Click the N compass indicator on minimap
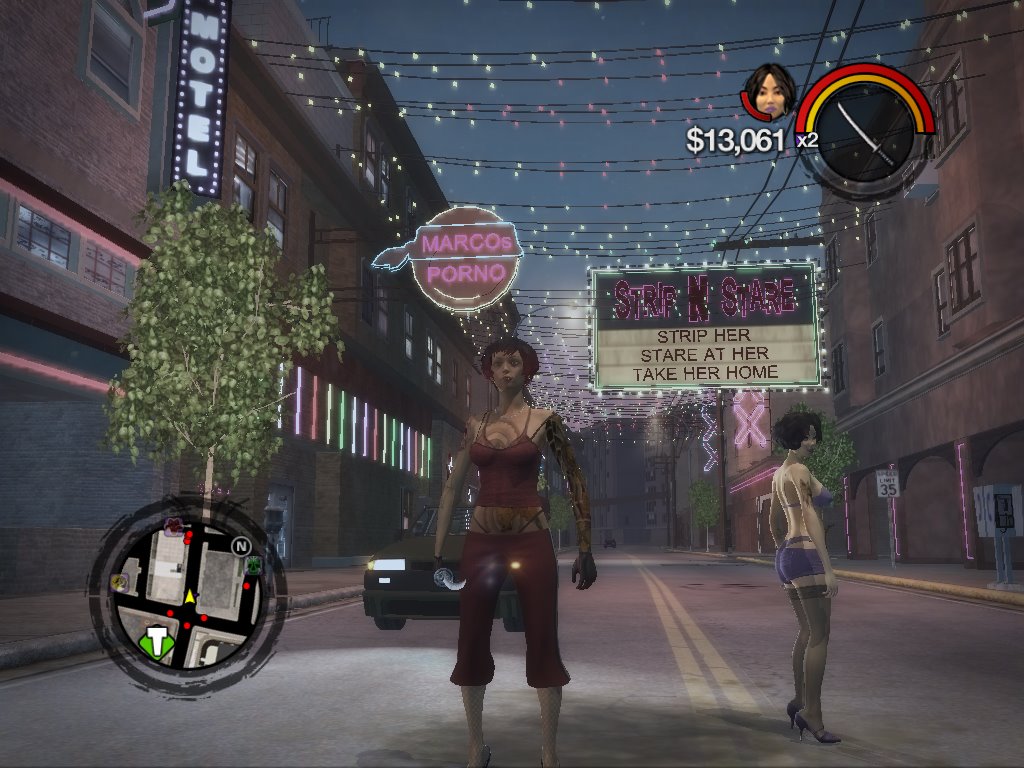 point(240,546)
